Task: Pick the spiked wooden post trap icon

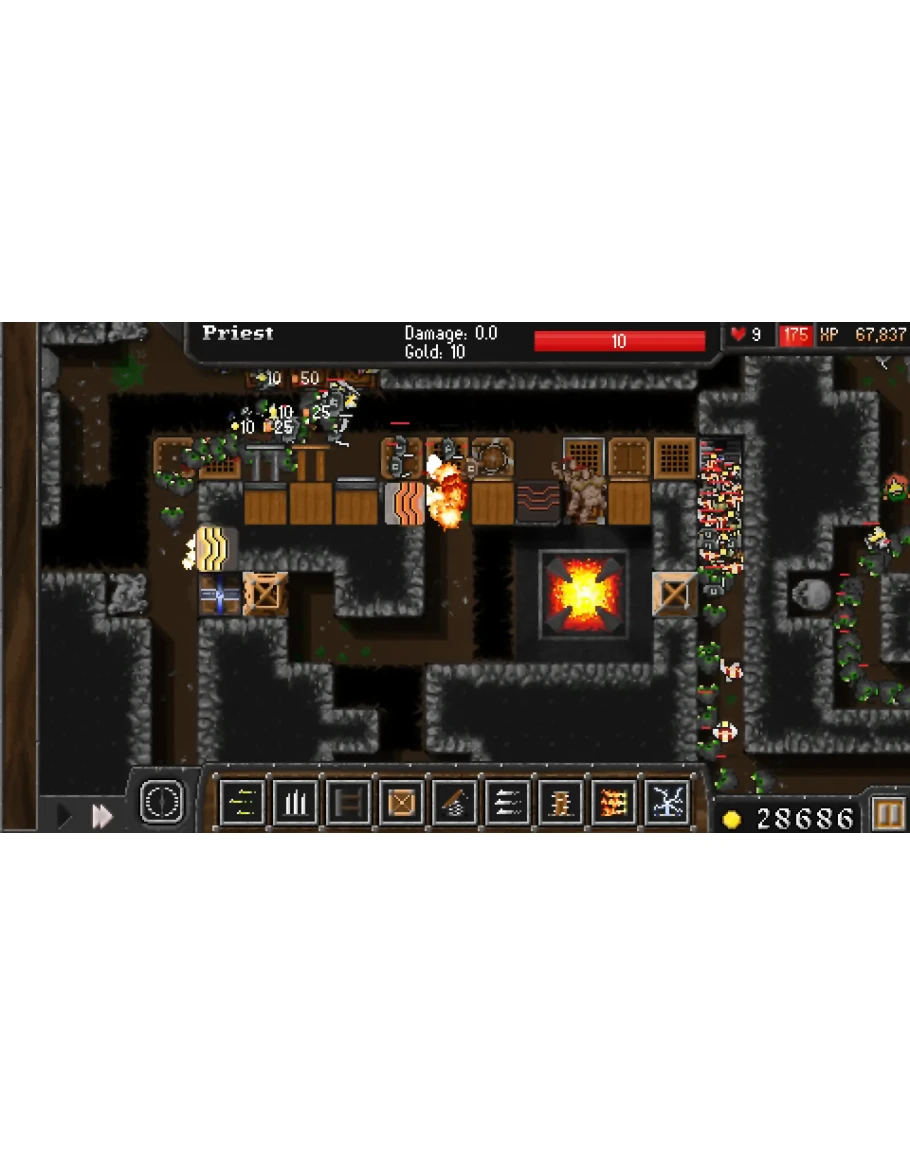Action: pos(560,802)
